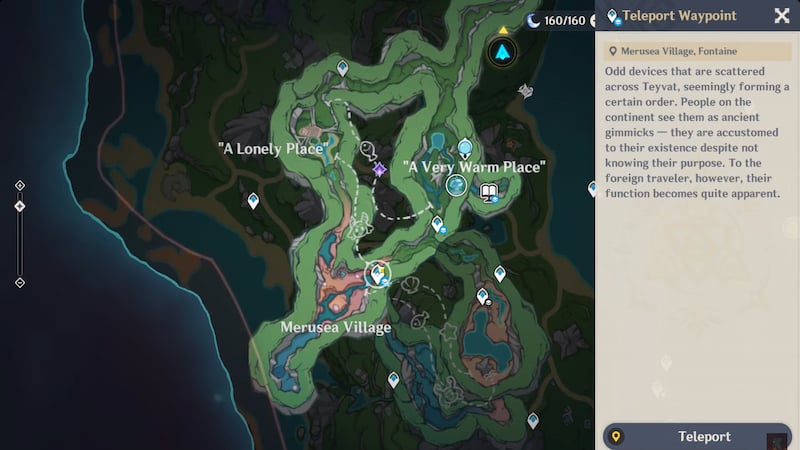Choose the purple star marker on map
The image size is (800, 450).
380,170
